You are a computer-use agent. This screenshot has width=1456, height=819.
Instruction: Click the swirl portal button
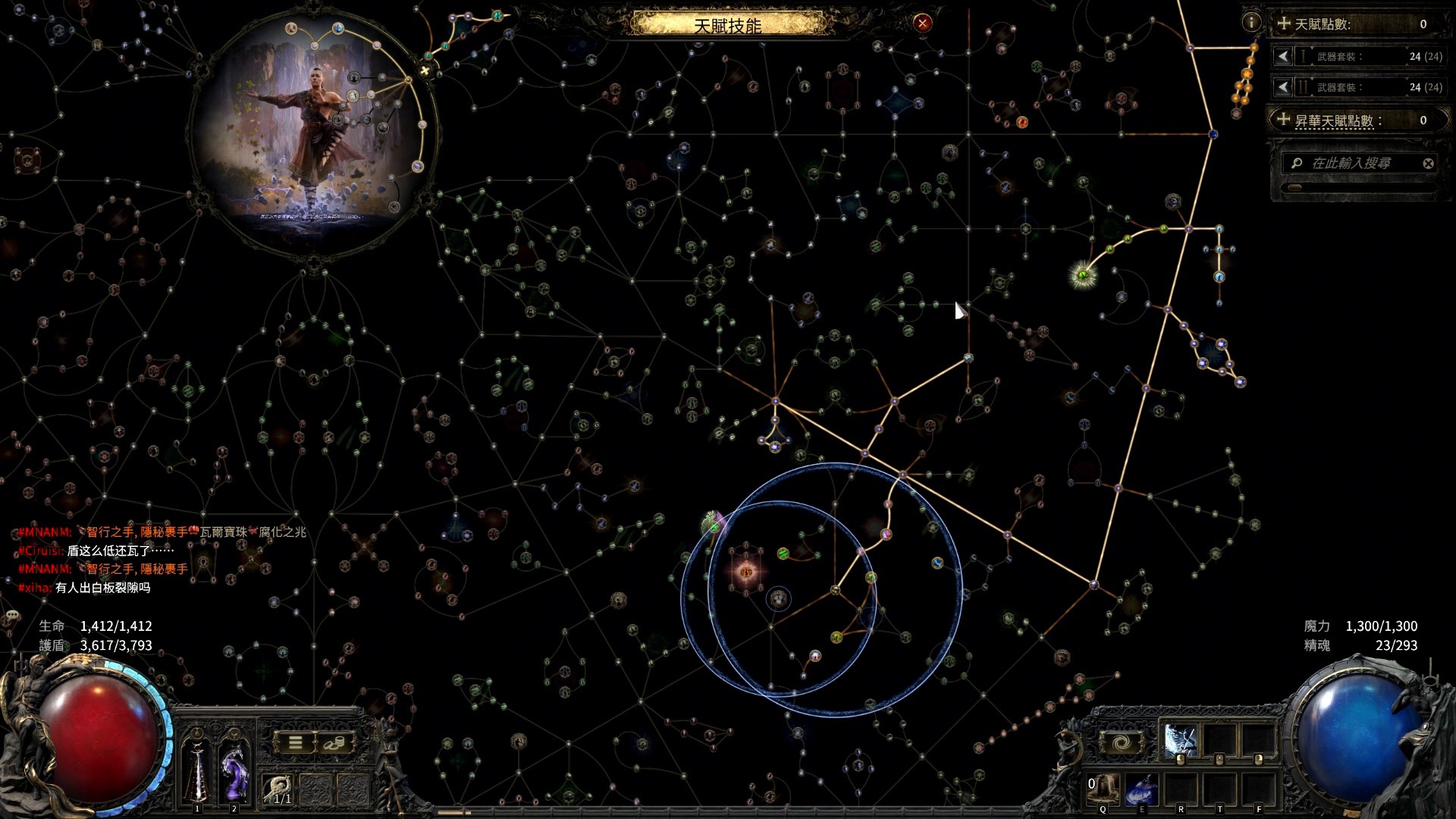pos(1122,742)
